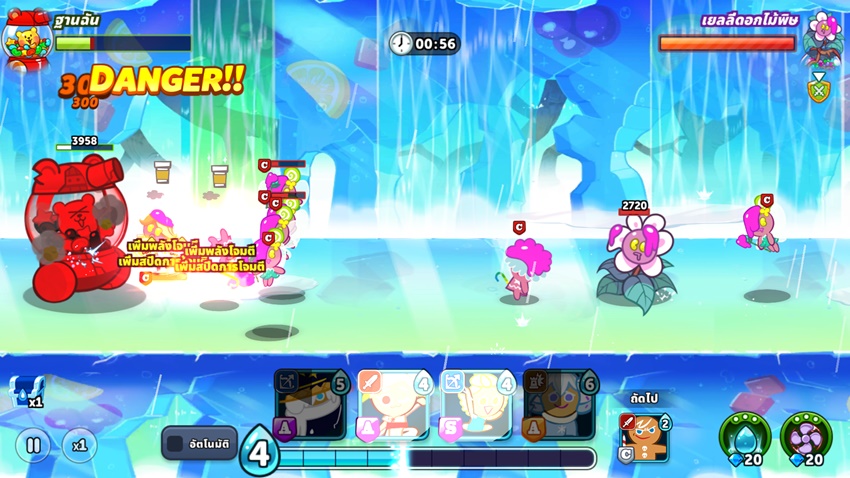The image size is (850, 478).
Task: Deploy the white-haired cookie card costing 6
Action: point(559,405)
